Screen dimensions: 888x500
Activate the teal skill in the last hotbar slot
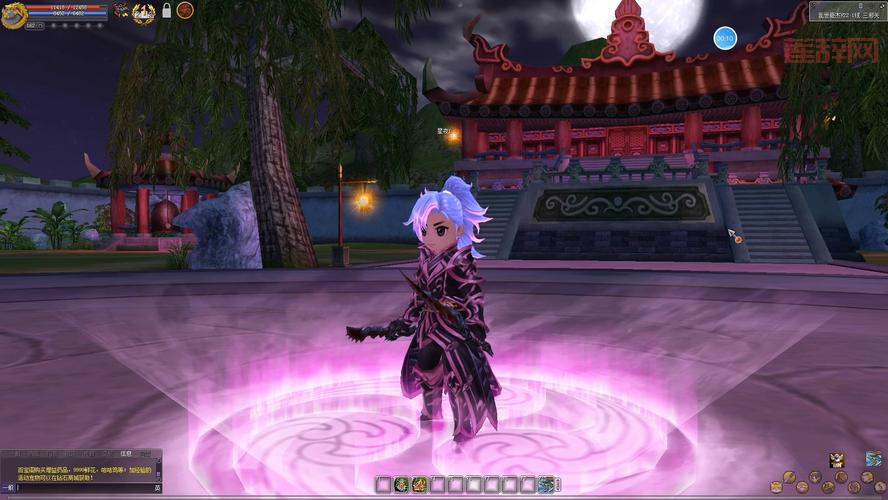point(547,485)
